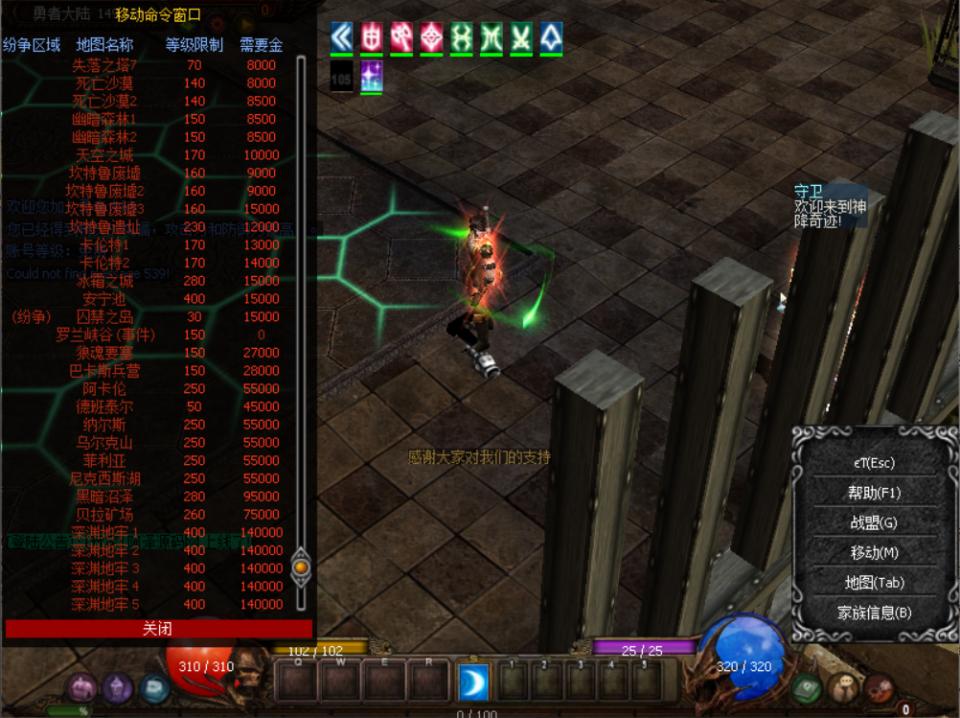The width and height of the screenshot is (960, 718).
Task: Activate the blue crescent skill slot
Action: point(472,682)
